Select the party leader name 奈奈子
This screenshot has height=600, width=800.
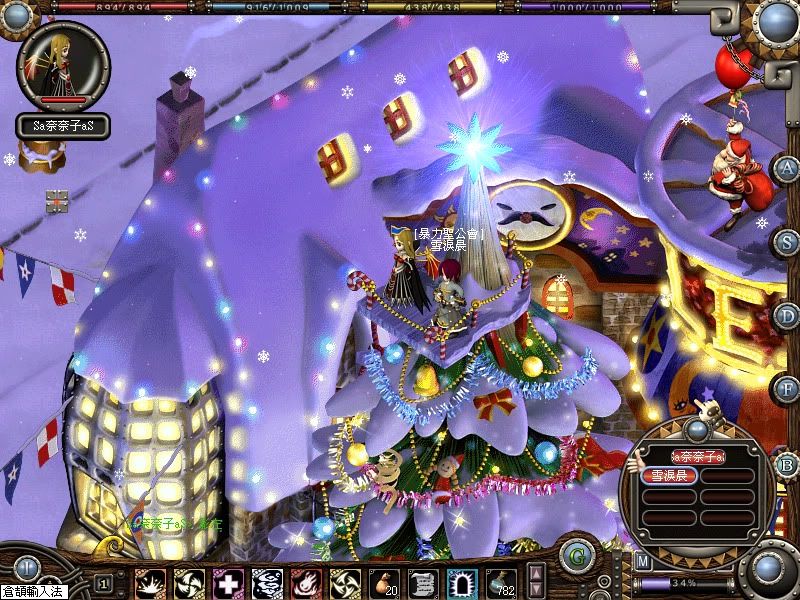(x=697, y=456)
